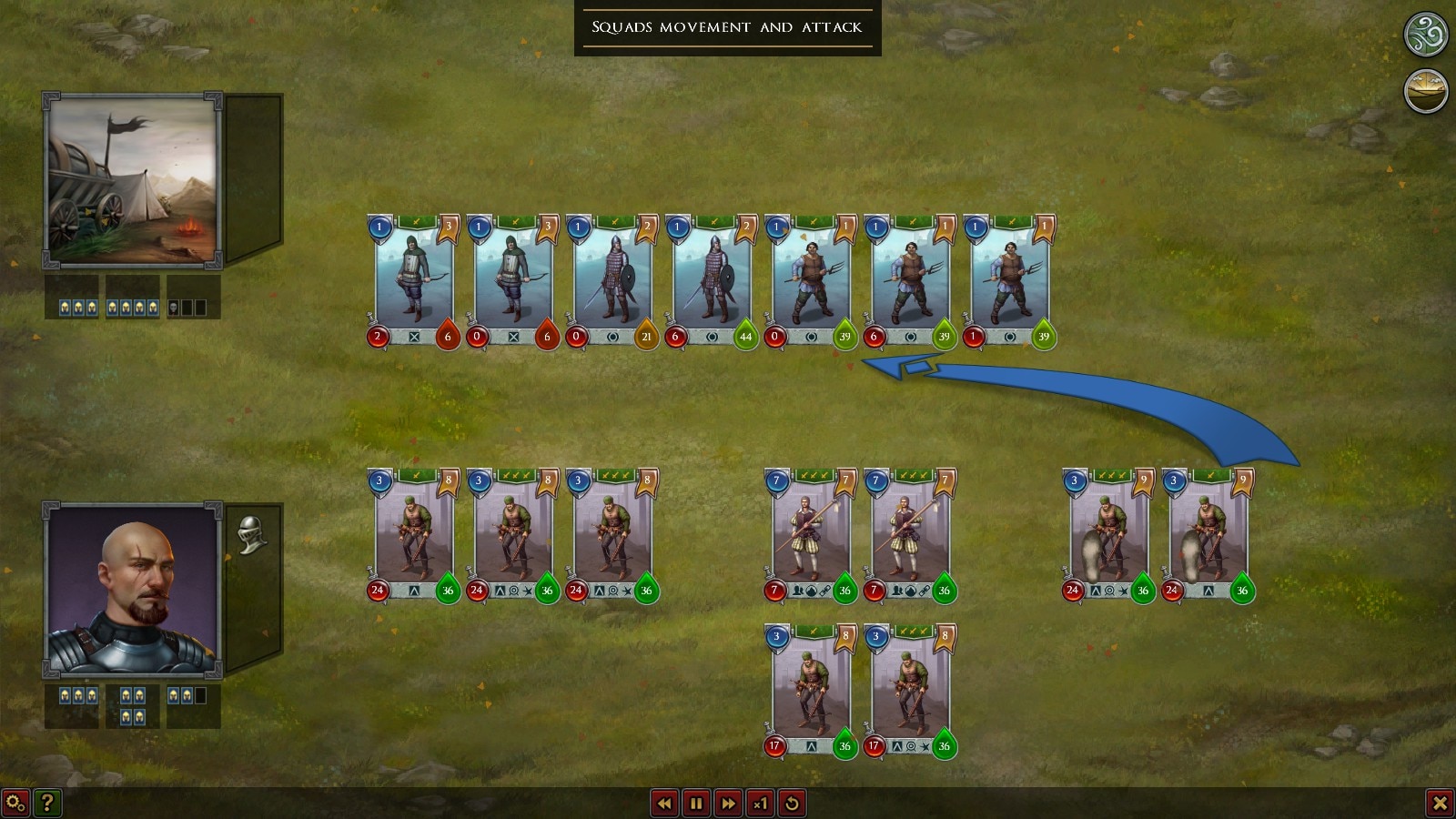Select the bald commander portrait

click(133, 589)
